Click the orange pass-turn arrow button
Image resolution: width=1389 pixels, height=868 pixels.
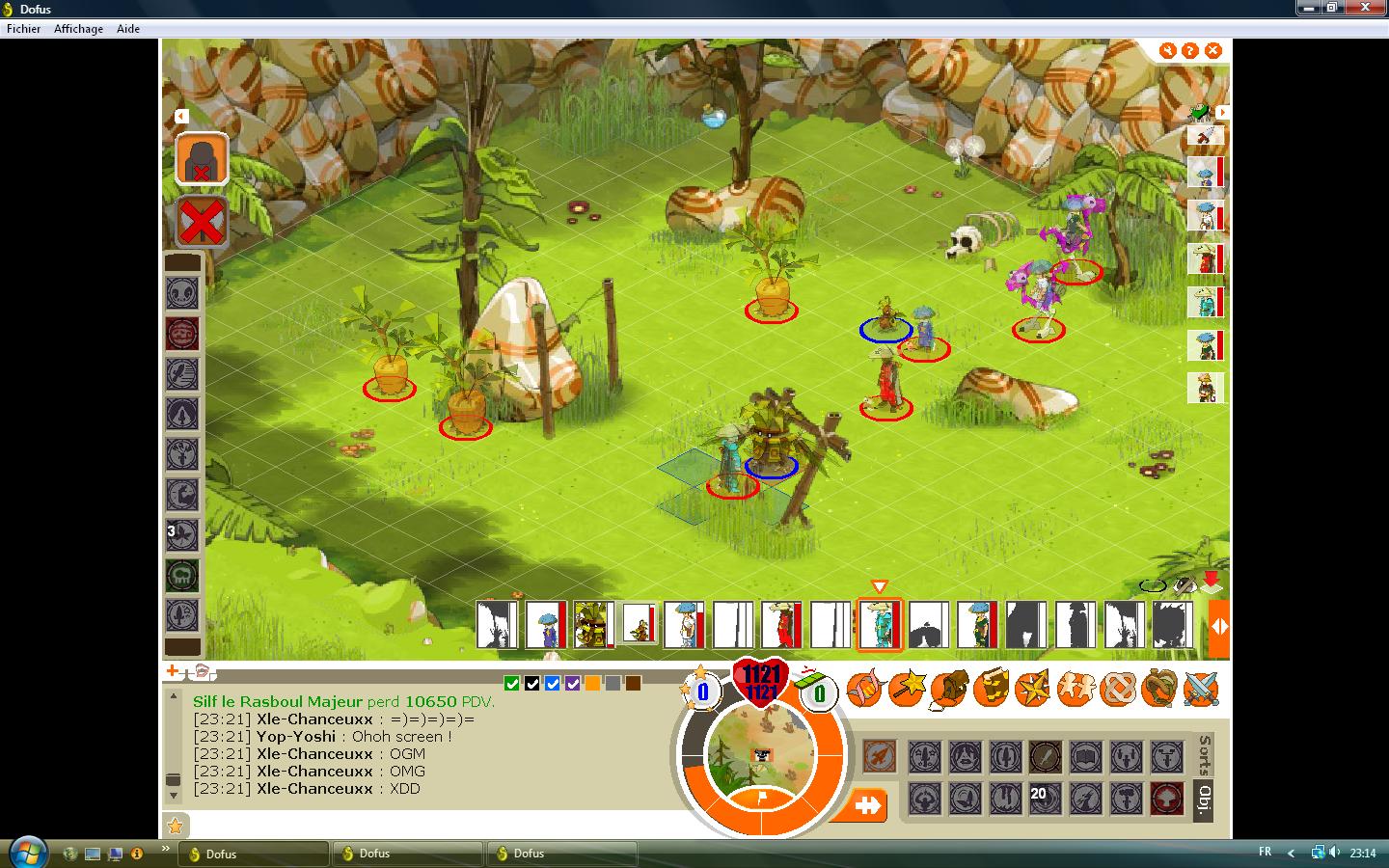[867, 804]
